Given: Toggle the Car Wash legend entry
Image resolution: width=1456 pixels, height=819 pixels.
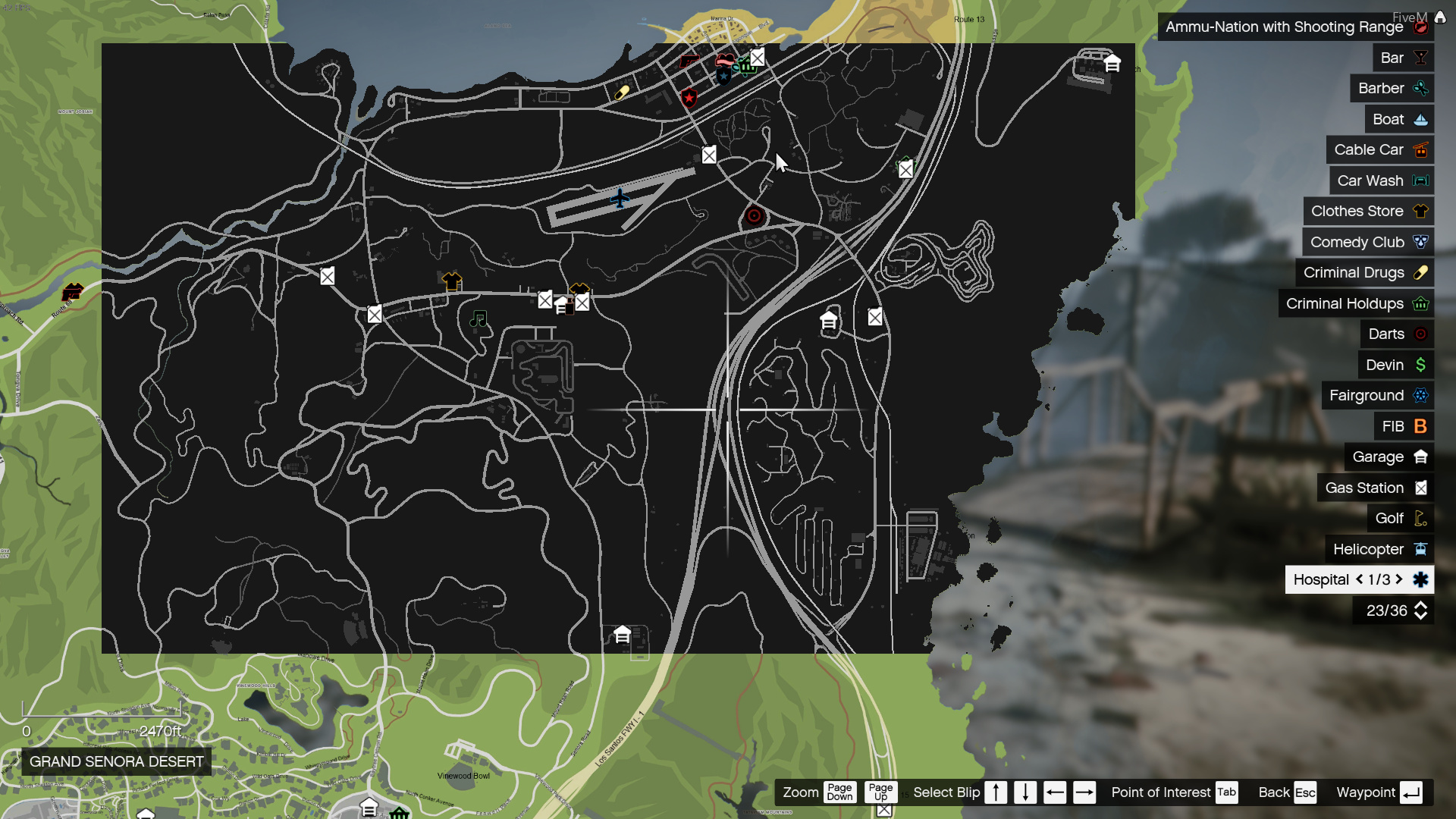Looking at the screenshot, I should point(1420,180).
